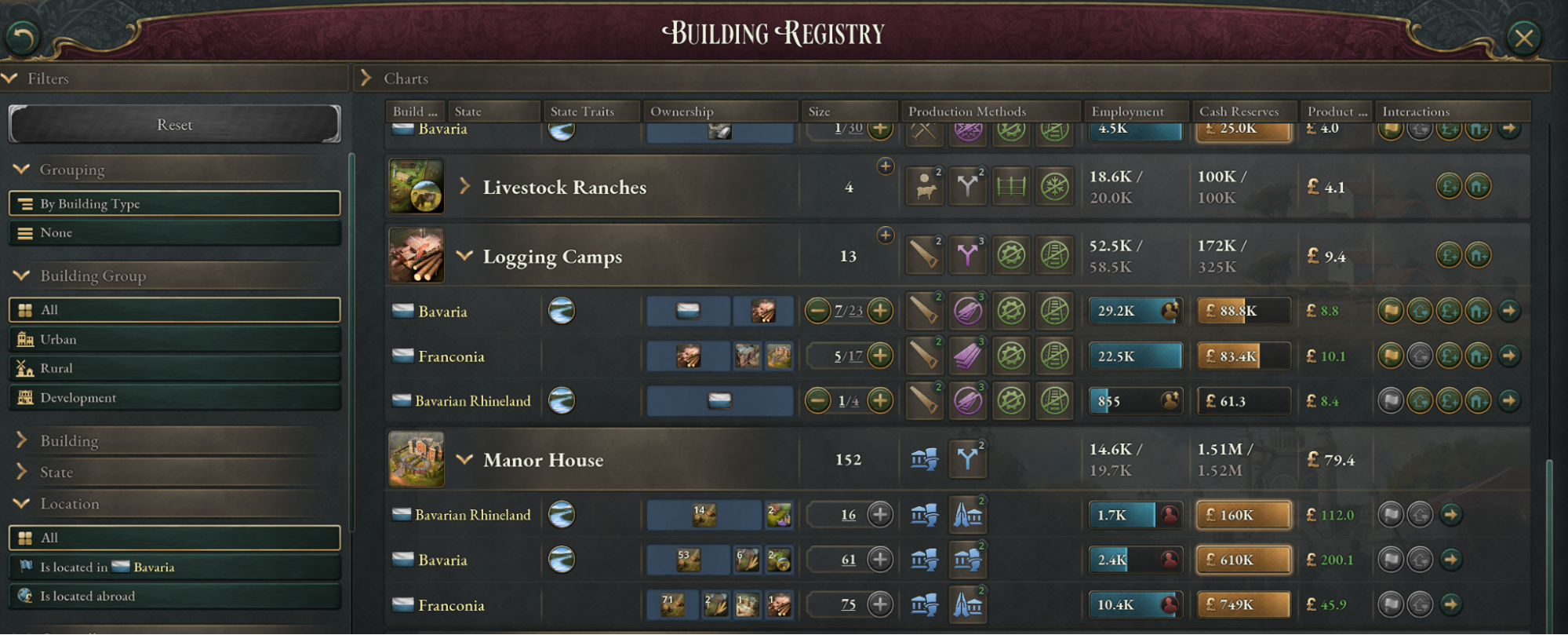Collapse the Filters panel

coord(10,78)
